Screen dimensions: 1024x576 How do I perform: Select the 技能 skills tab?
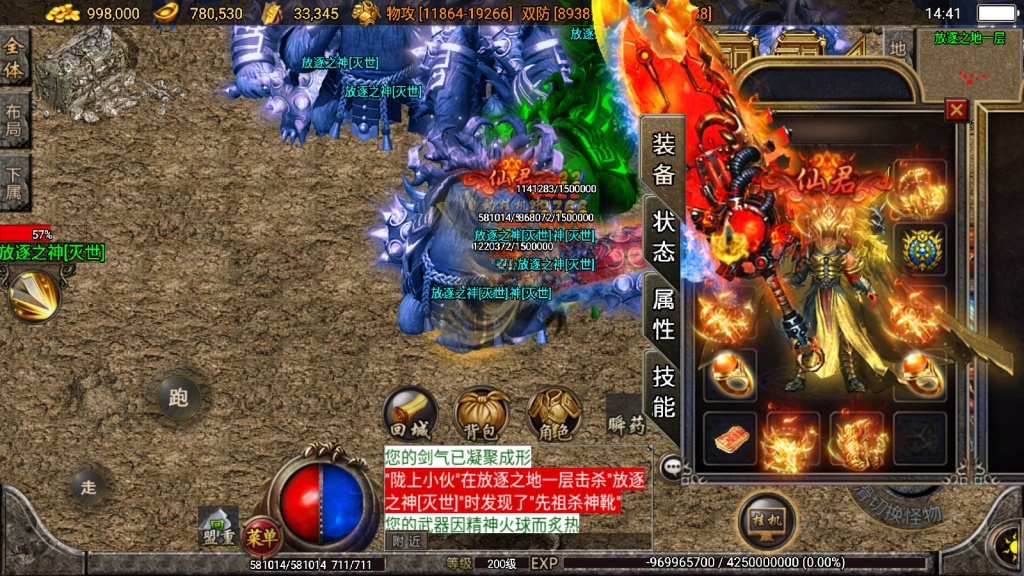click(664, 390)
